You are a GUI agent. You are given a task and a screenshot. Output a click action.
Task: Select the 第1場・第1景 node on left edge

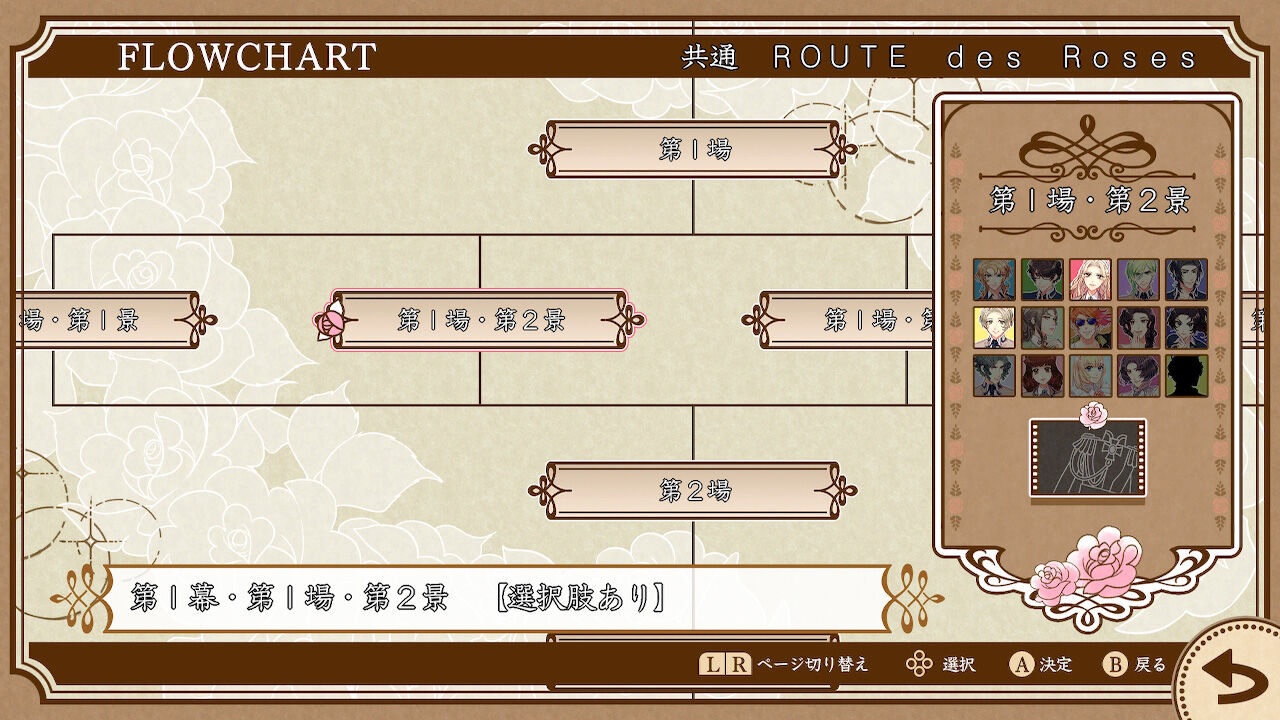(90, 322)
